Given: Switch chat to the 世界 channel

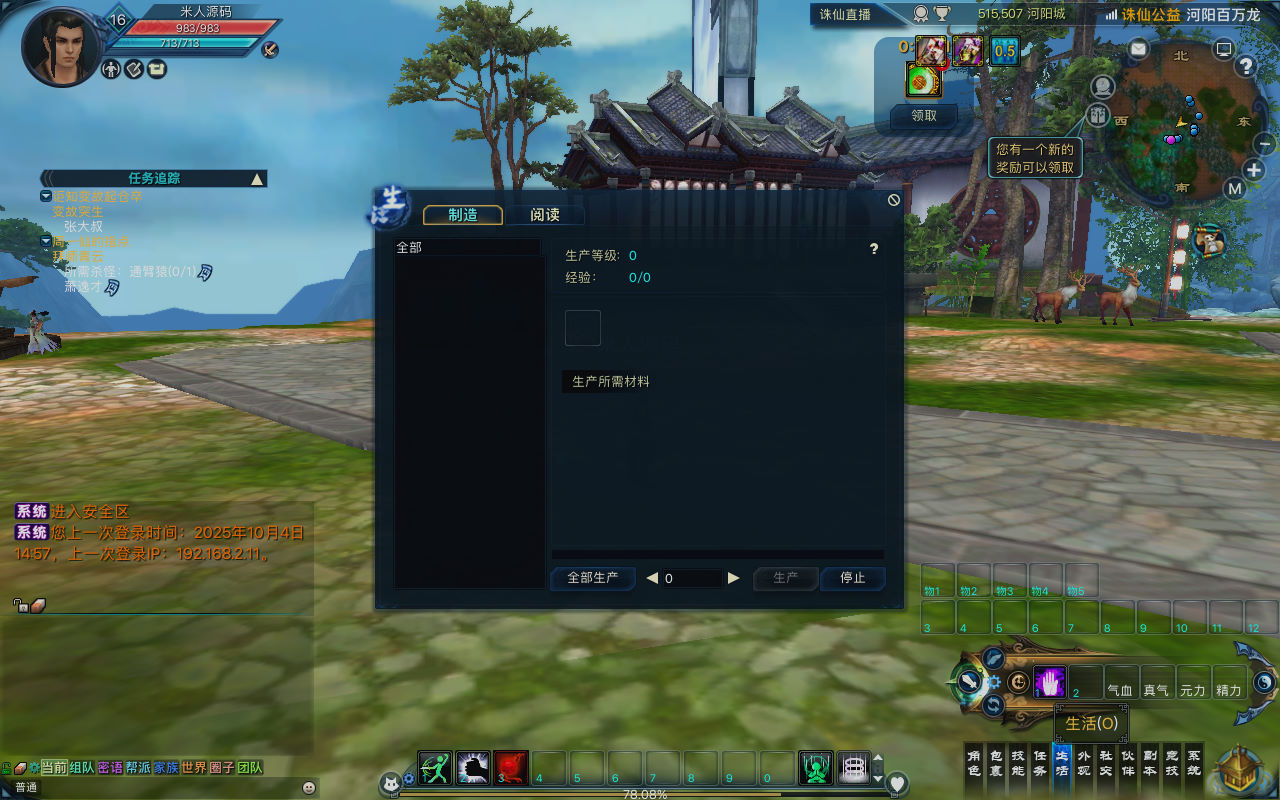Looking at the screenshot, I should click(x=194, y=767).
